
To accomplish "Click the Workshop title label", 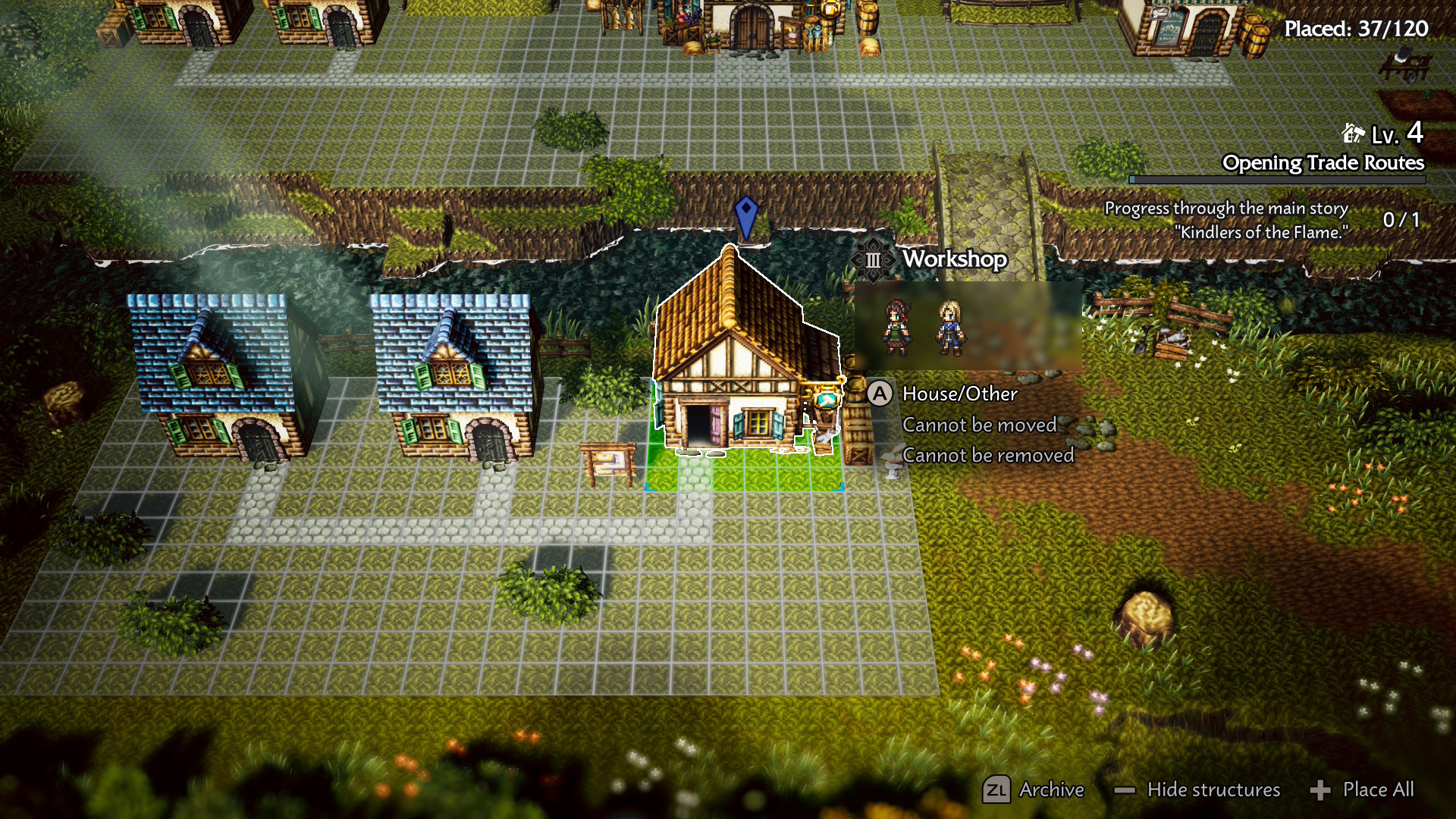I will [954, 259].
